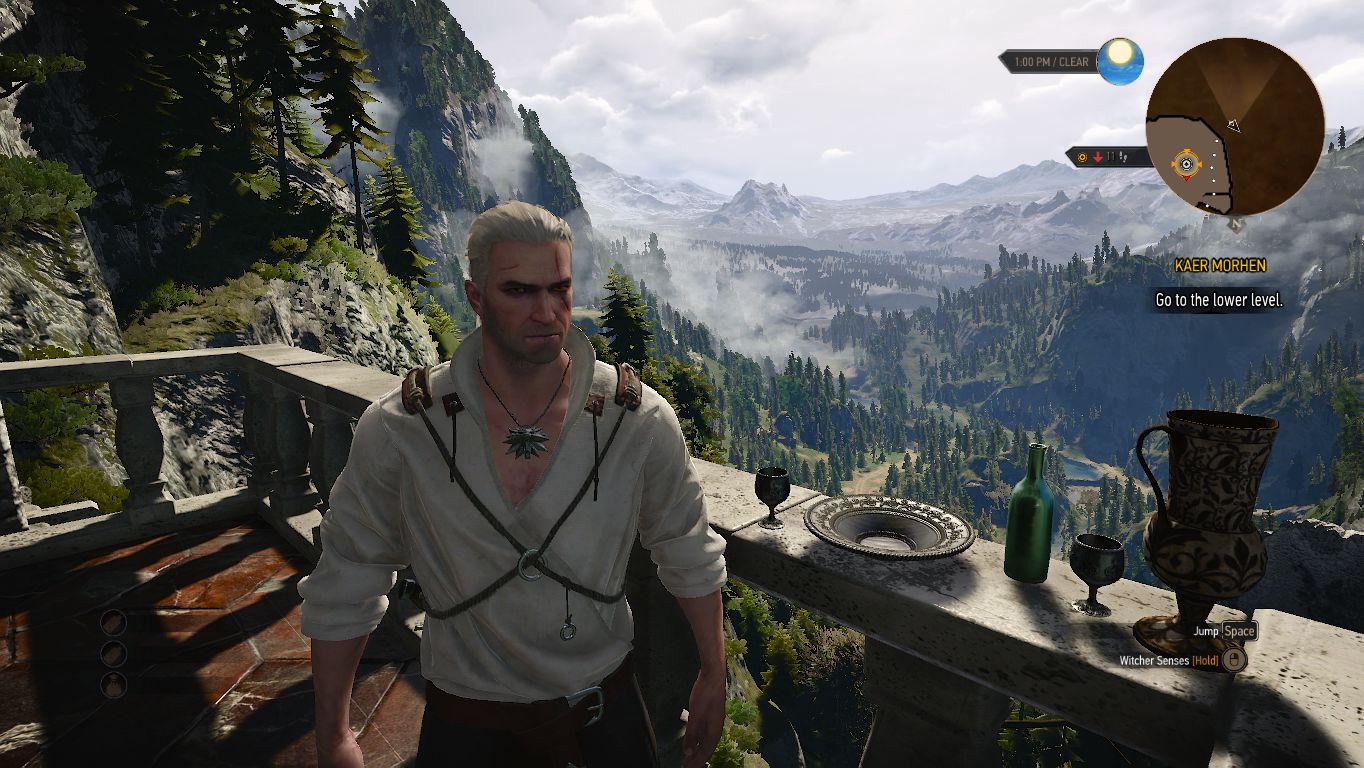Select the orange quest marker on the minimap
Screen dimensions: 1364x768
click(x=1186, y=162)
